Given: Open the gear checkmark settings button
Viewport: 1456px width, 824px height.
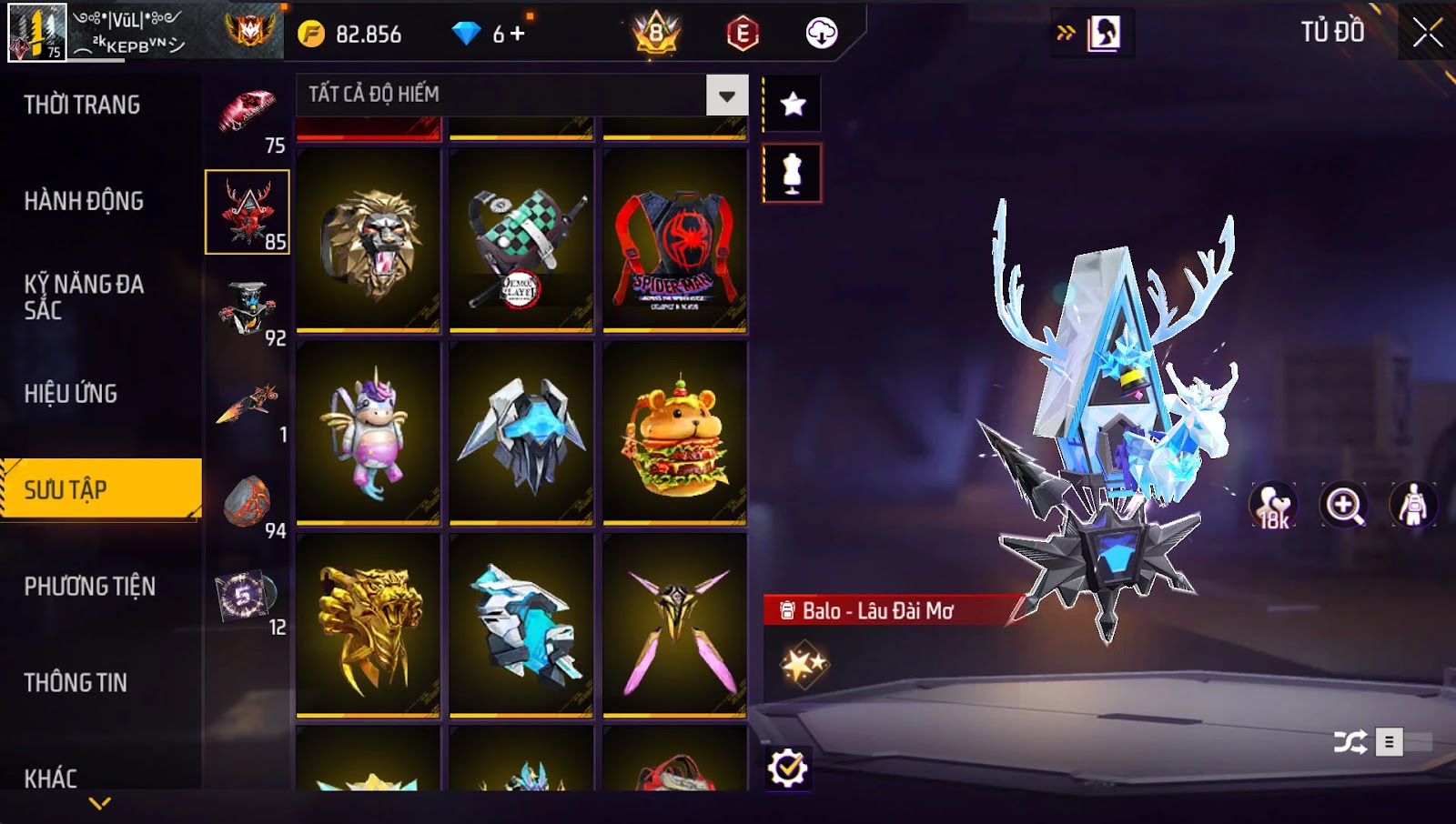Looking at the screenshot, I should pos(787,769).
